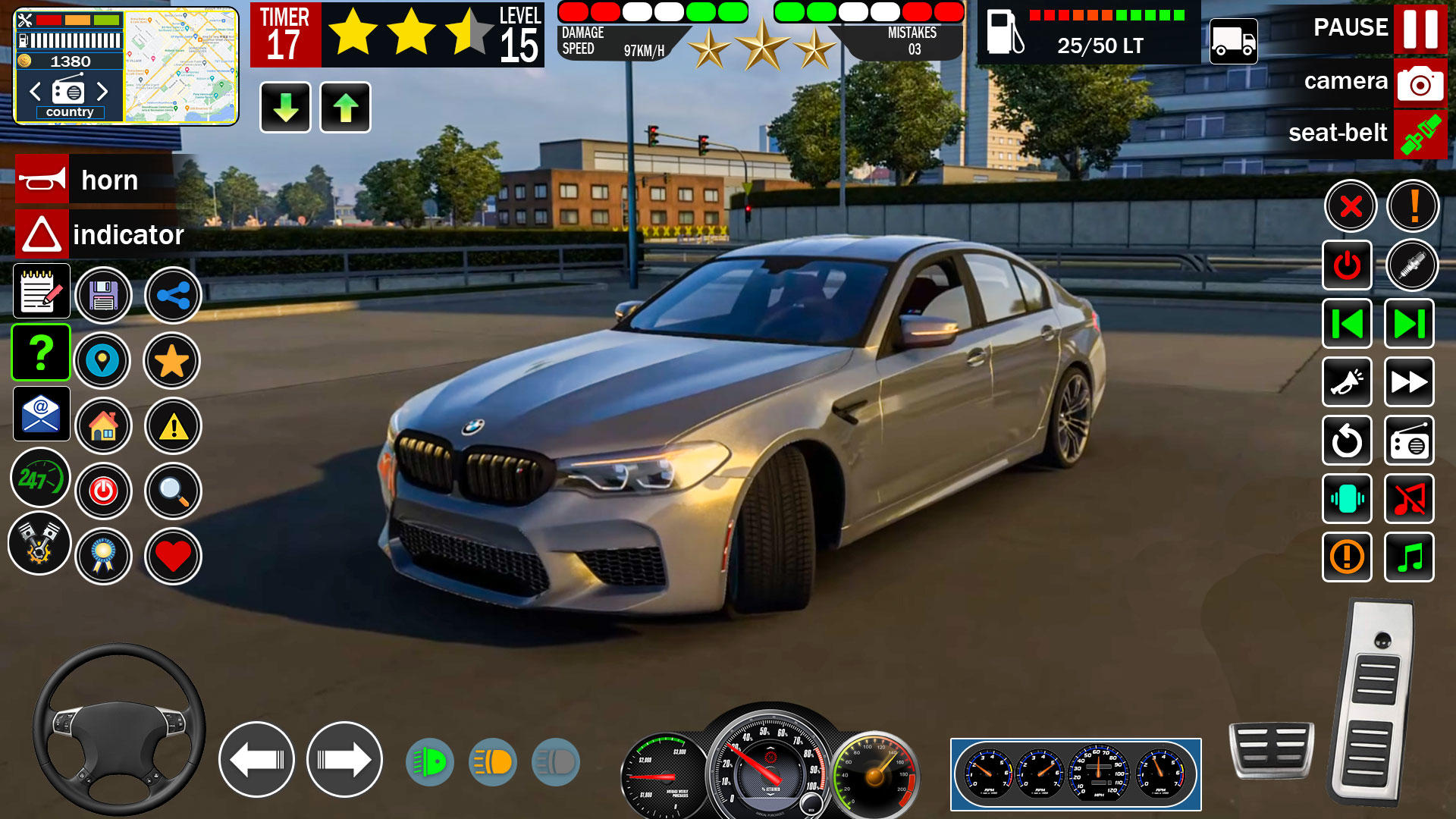The width and height of the screenshot is (1456, 819).
Task: Open the radio panel on the right
Action: click(x=1409, y=441)
